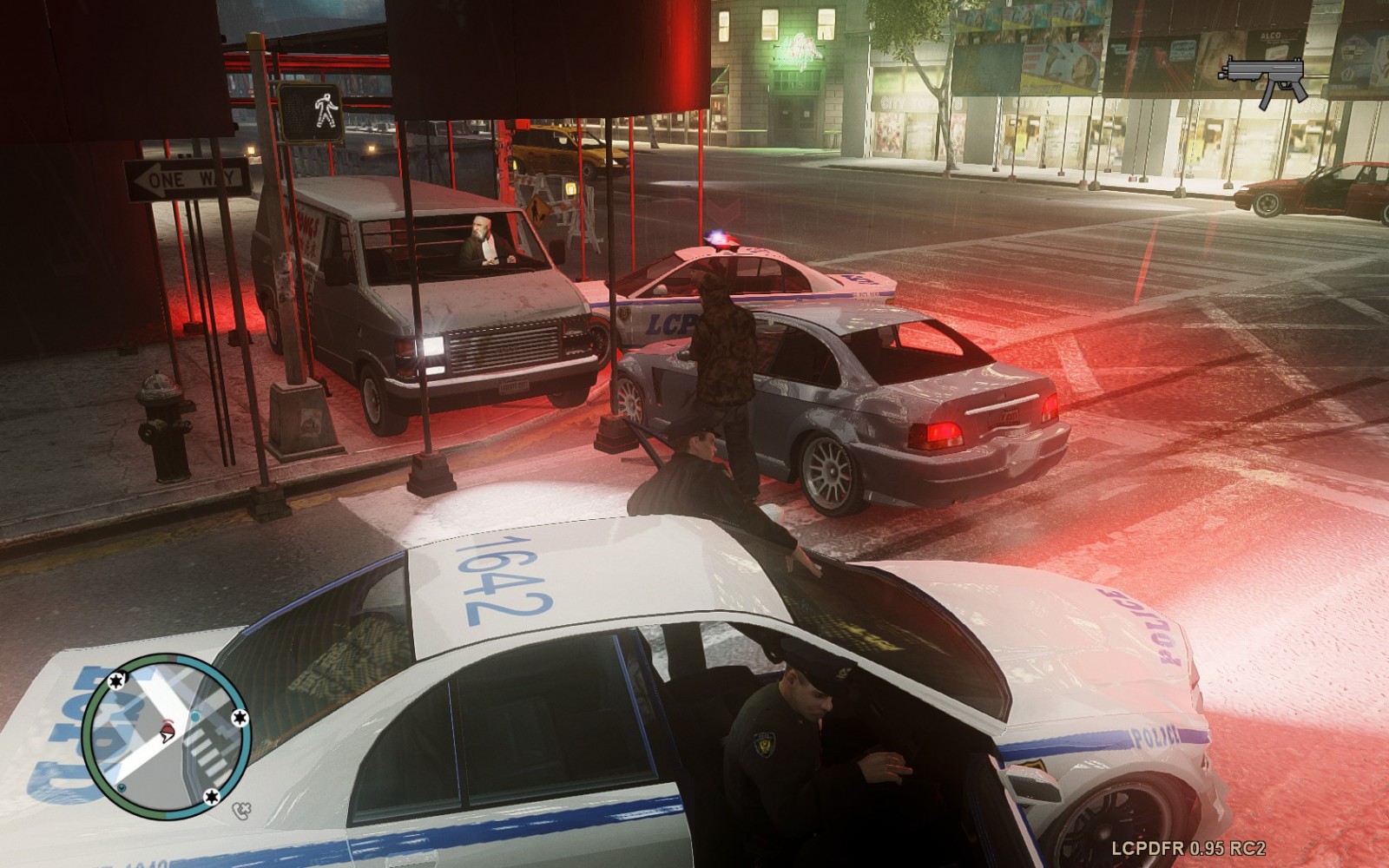Click the teal waypoint dot on the minimap
This screenshot has width=1389, height=868.
[195, 717]
